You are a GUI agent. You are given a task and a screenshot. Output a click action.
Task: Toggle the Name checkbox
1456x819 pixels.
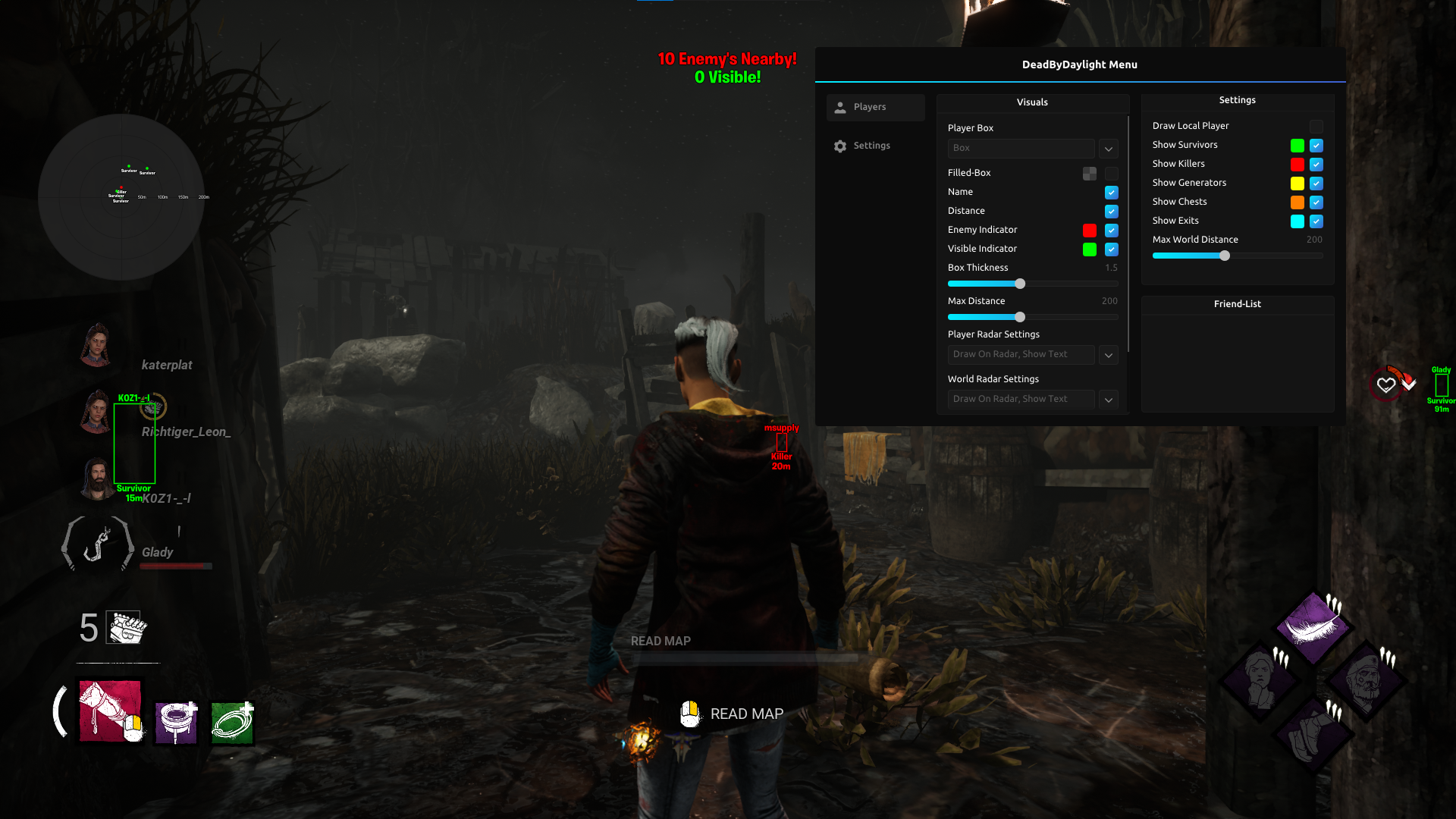[1111, 193]
